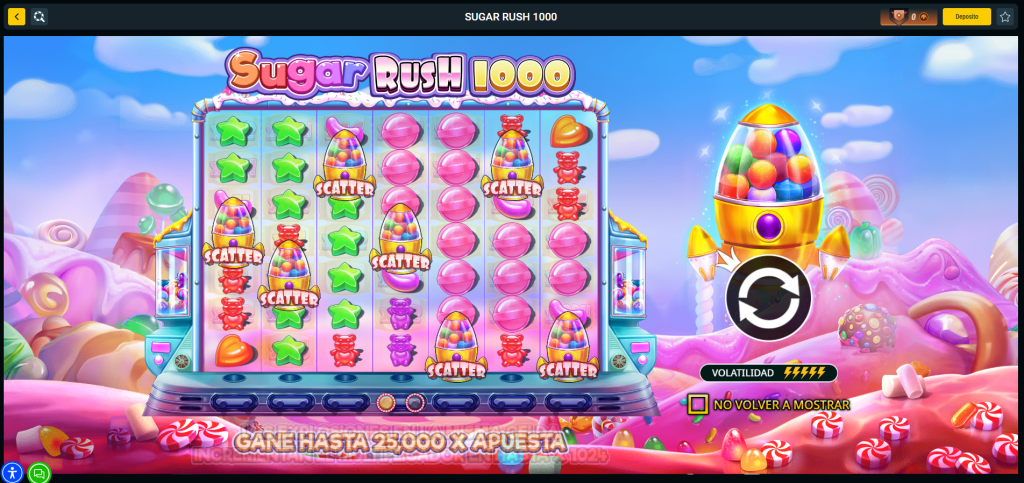Viewport: 1024px width, 483px height.
Task: Open the green live chat button
Action: coord(39,473)
